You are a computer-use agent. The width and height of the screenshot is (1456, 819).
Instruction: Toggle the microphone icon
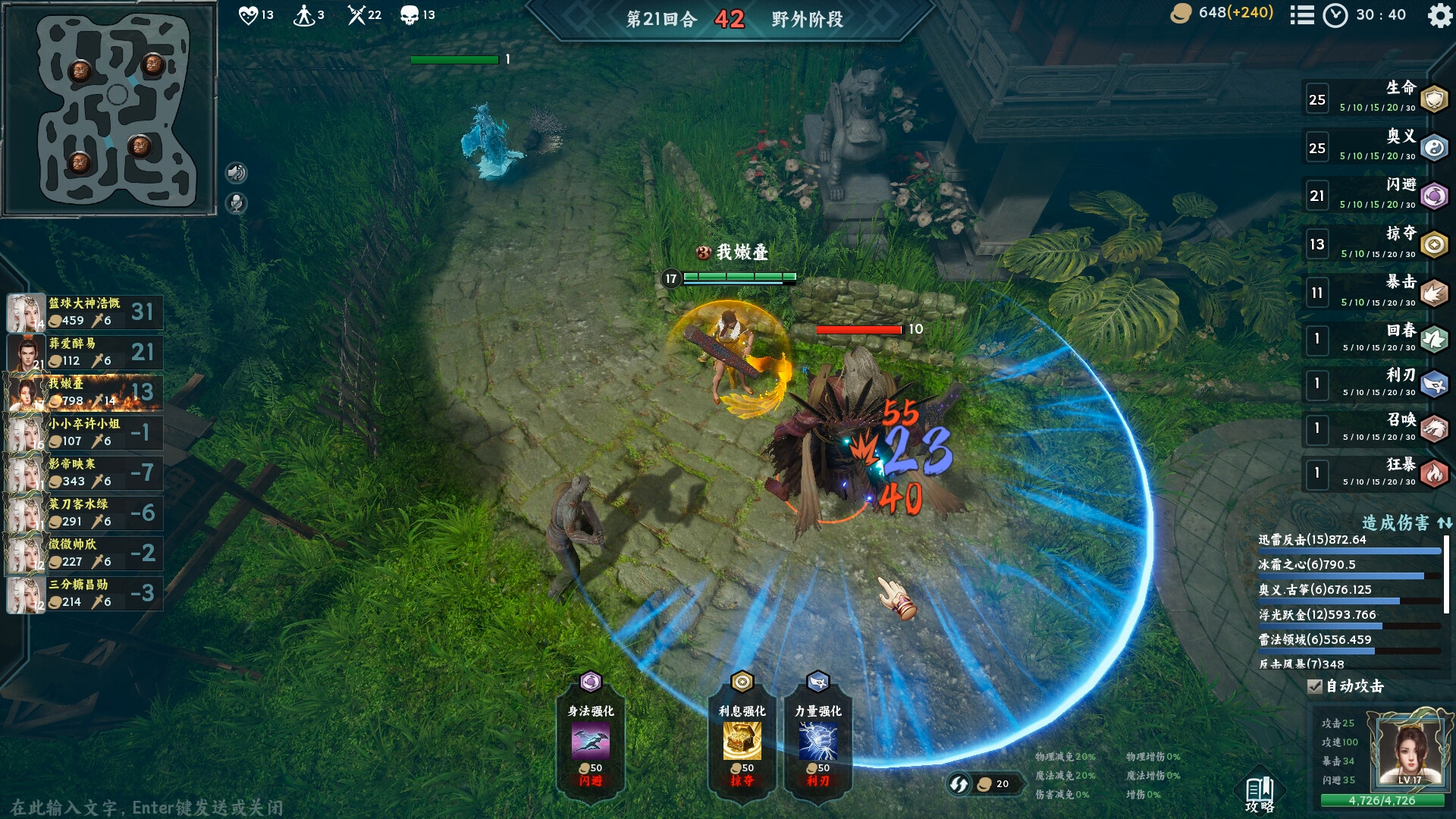[x=237, y=201]
